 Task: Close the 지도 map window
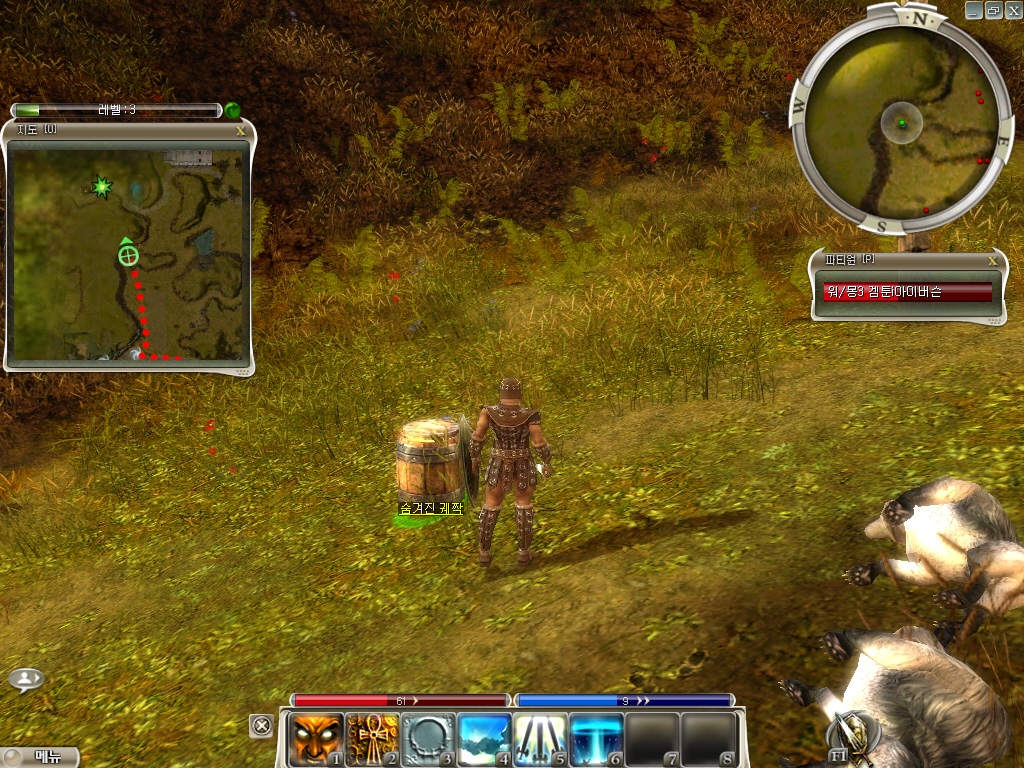(240, 129)
